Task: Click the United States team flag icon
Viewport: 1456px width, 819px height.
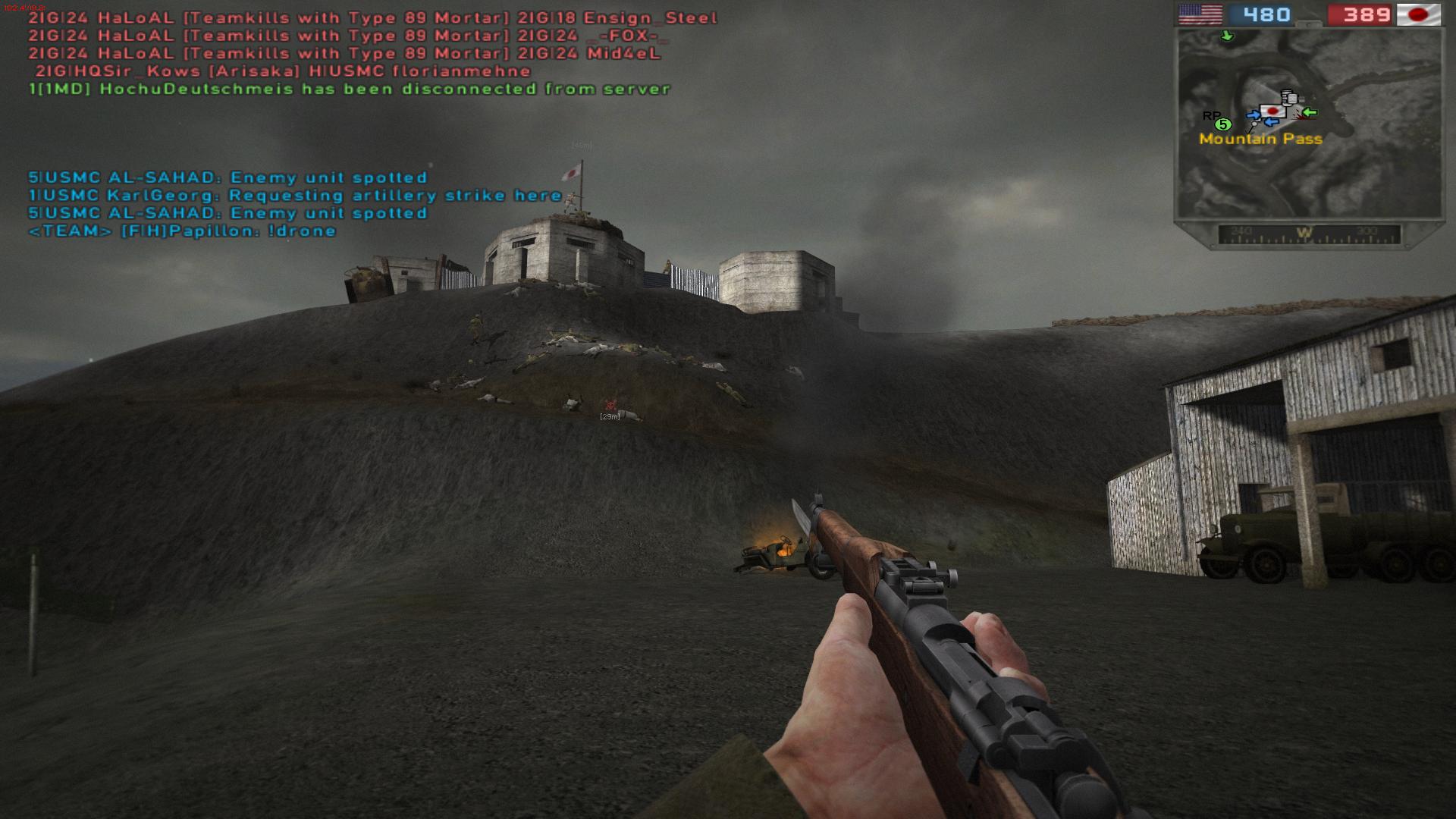Action: point(1200,14)
